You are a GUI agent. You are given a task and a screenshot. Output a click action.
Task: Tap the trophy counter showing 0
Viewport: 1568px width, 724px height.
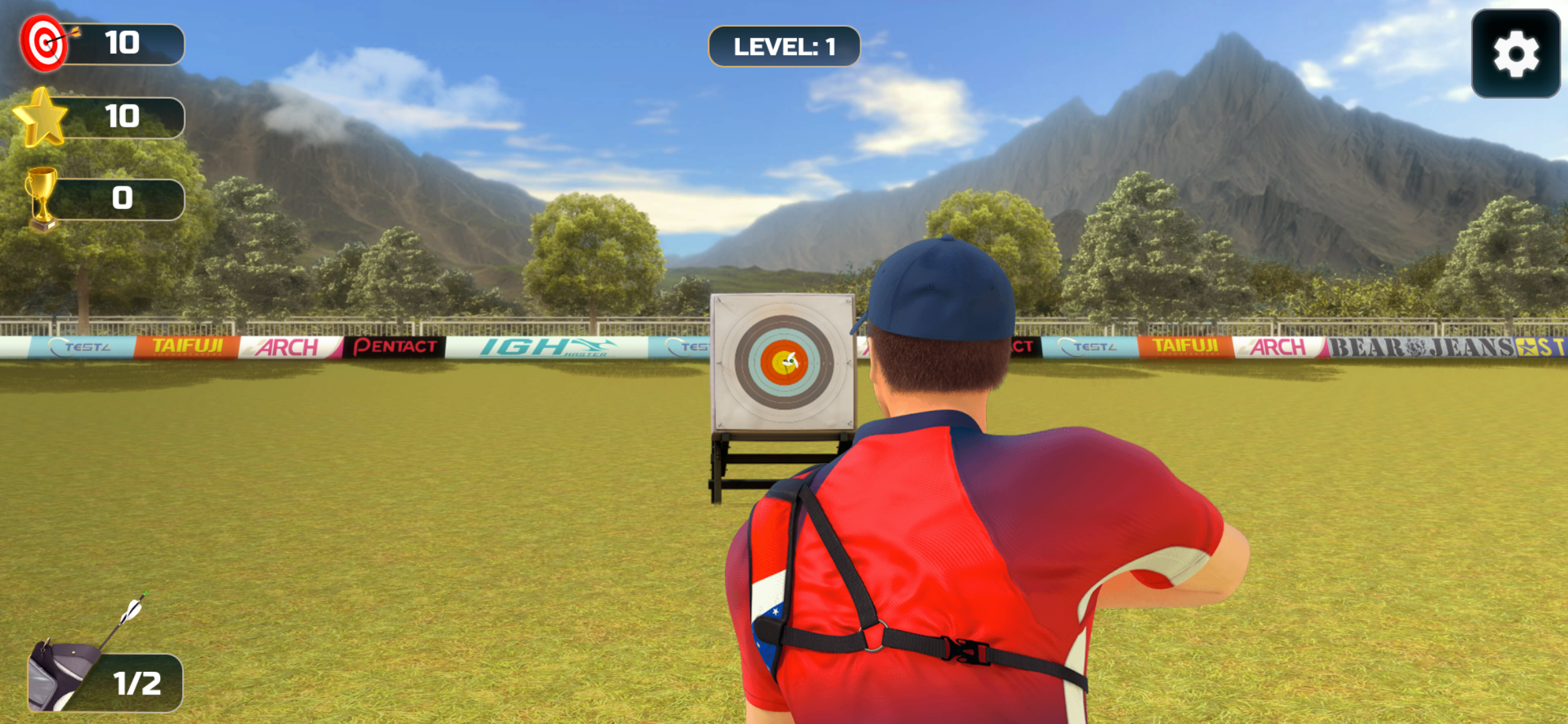(121, 198)
